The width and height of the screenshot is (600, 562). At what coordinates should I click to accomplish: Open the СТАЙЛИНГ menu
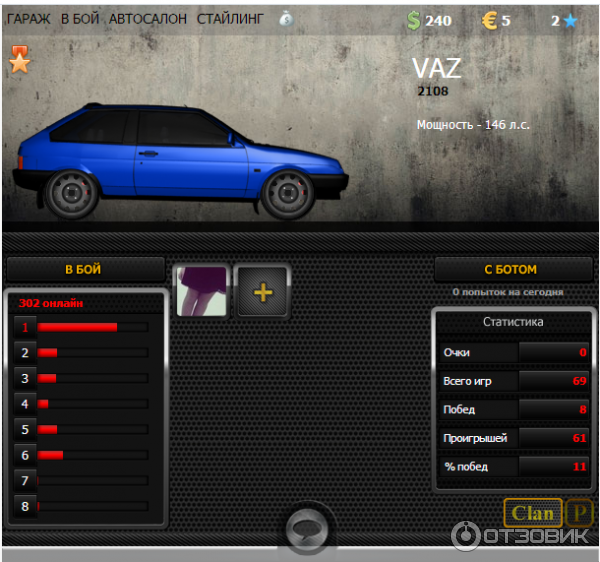point(231,19)
